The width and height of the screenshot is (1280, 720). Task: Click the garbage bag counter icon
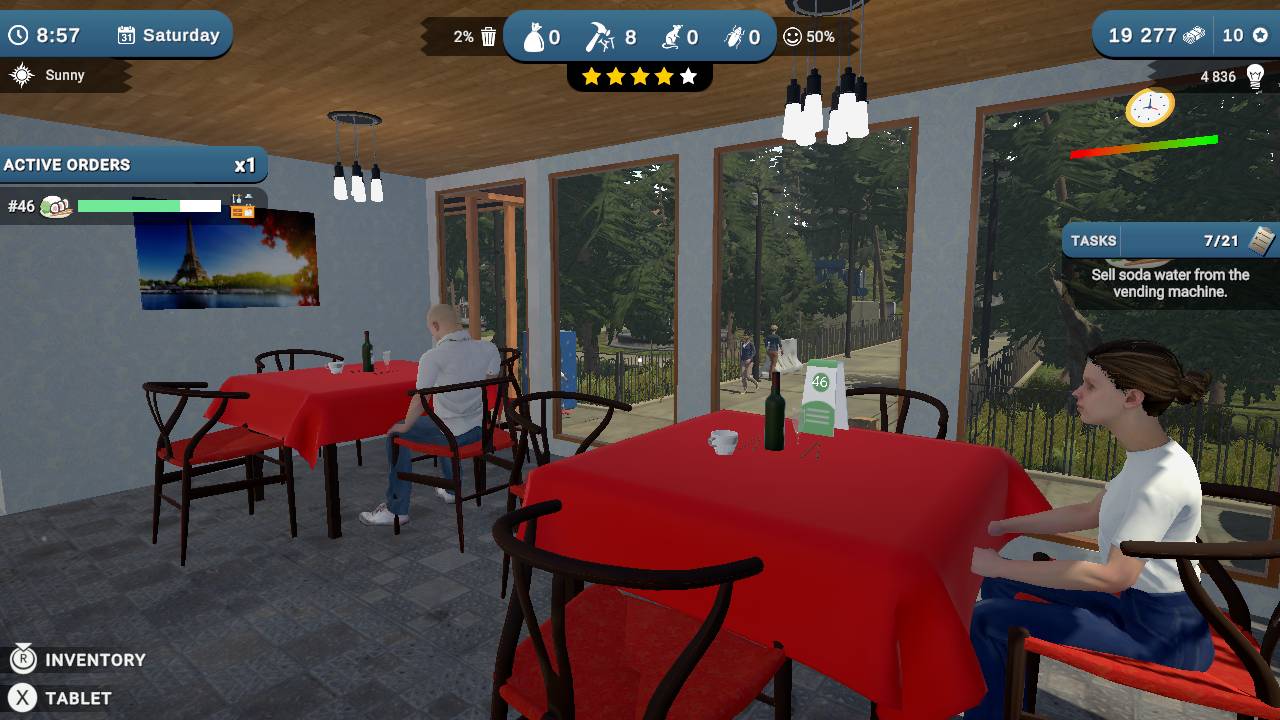(x=534, y=36)
